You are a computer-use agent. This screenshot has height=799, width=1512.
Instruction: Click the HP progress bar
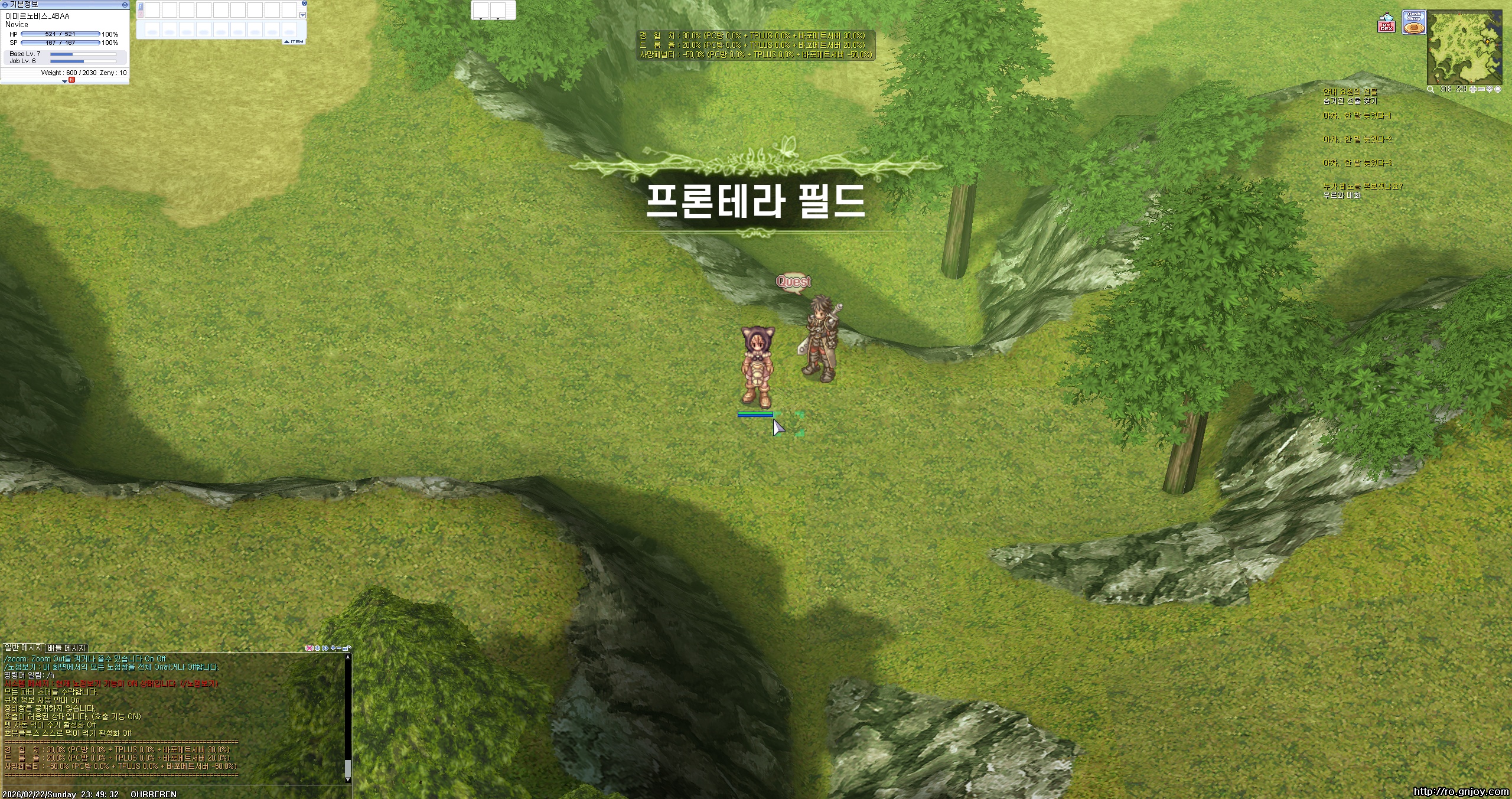point(59,34)
